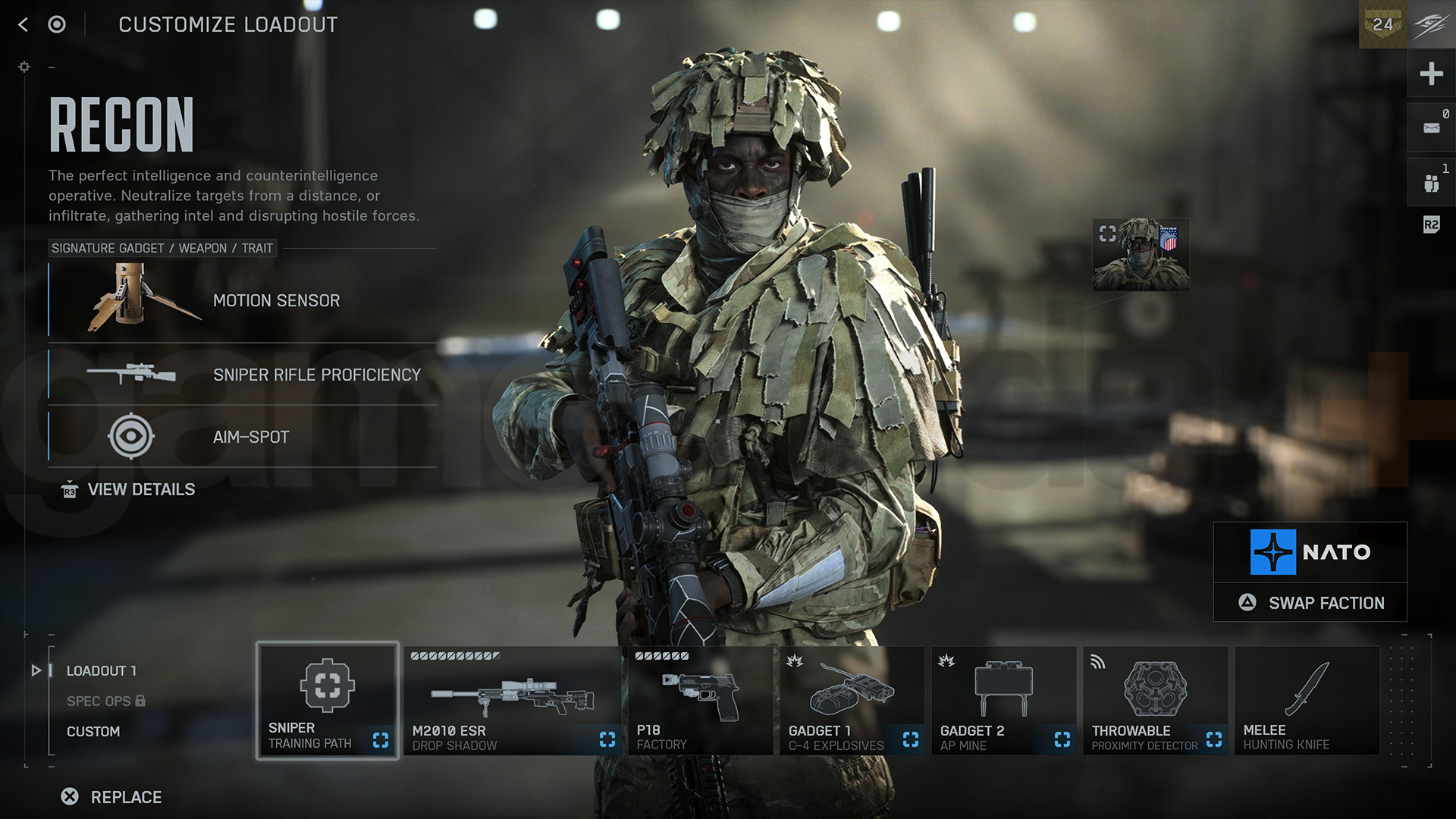Choose the Sniper Rifle Proficiency row
Viewport: 1456px width, 819px height.
[x=243, y=375]
